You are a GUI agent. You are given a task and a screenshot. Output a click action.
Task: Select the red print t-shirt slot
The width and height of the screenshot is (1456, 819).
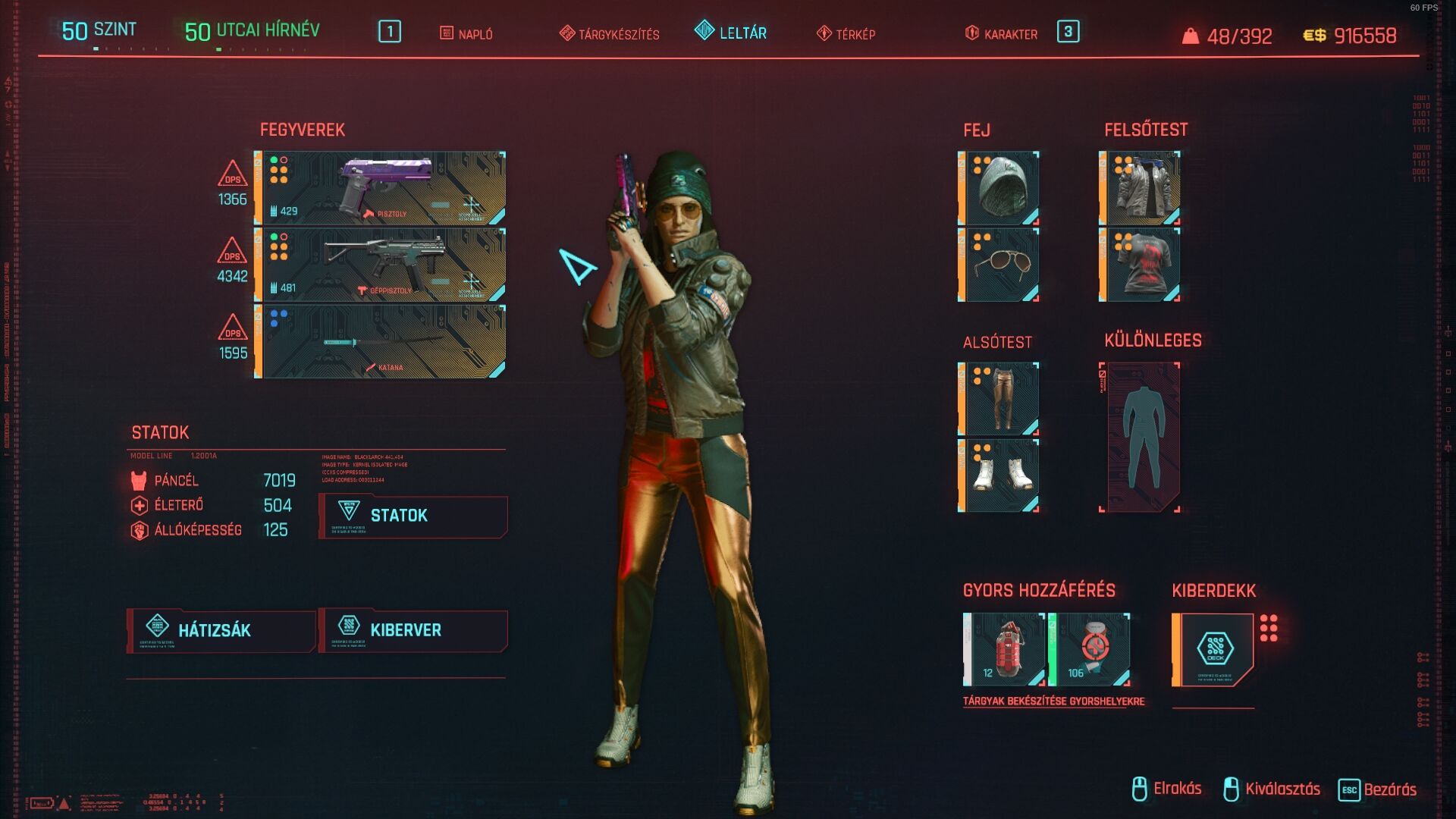(x=1141, y=265)
